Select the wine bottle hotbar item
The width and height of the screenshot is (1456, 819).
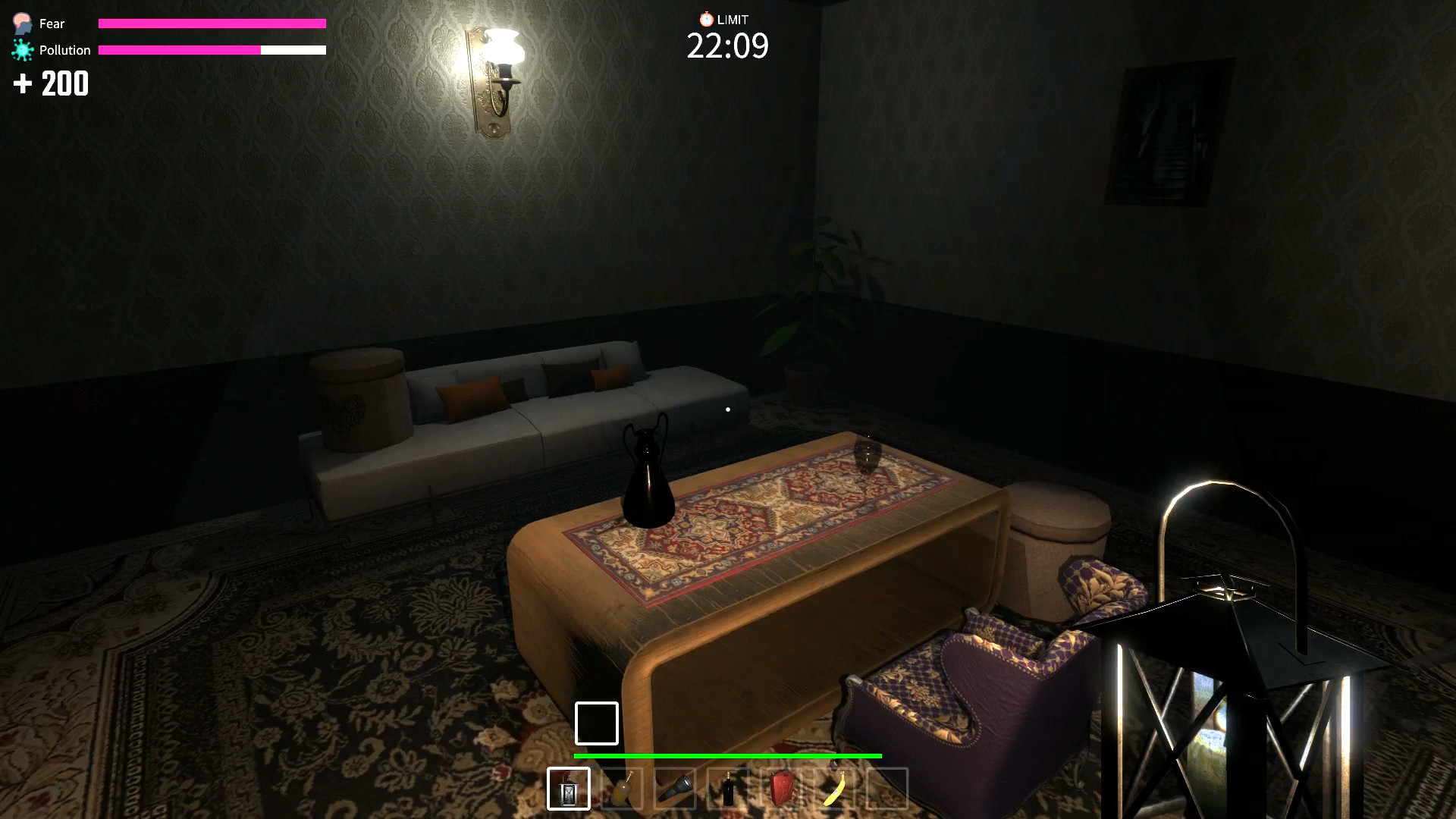point(728,789)
